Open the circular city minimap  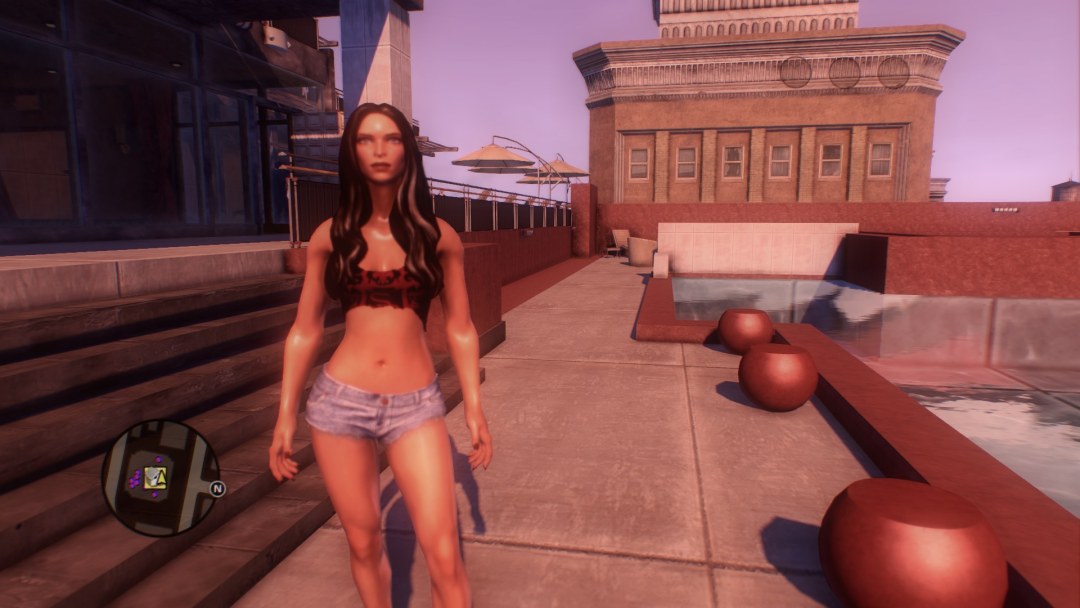(160, 478)
